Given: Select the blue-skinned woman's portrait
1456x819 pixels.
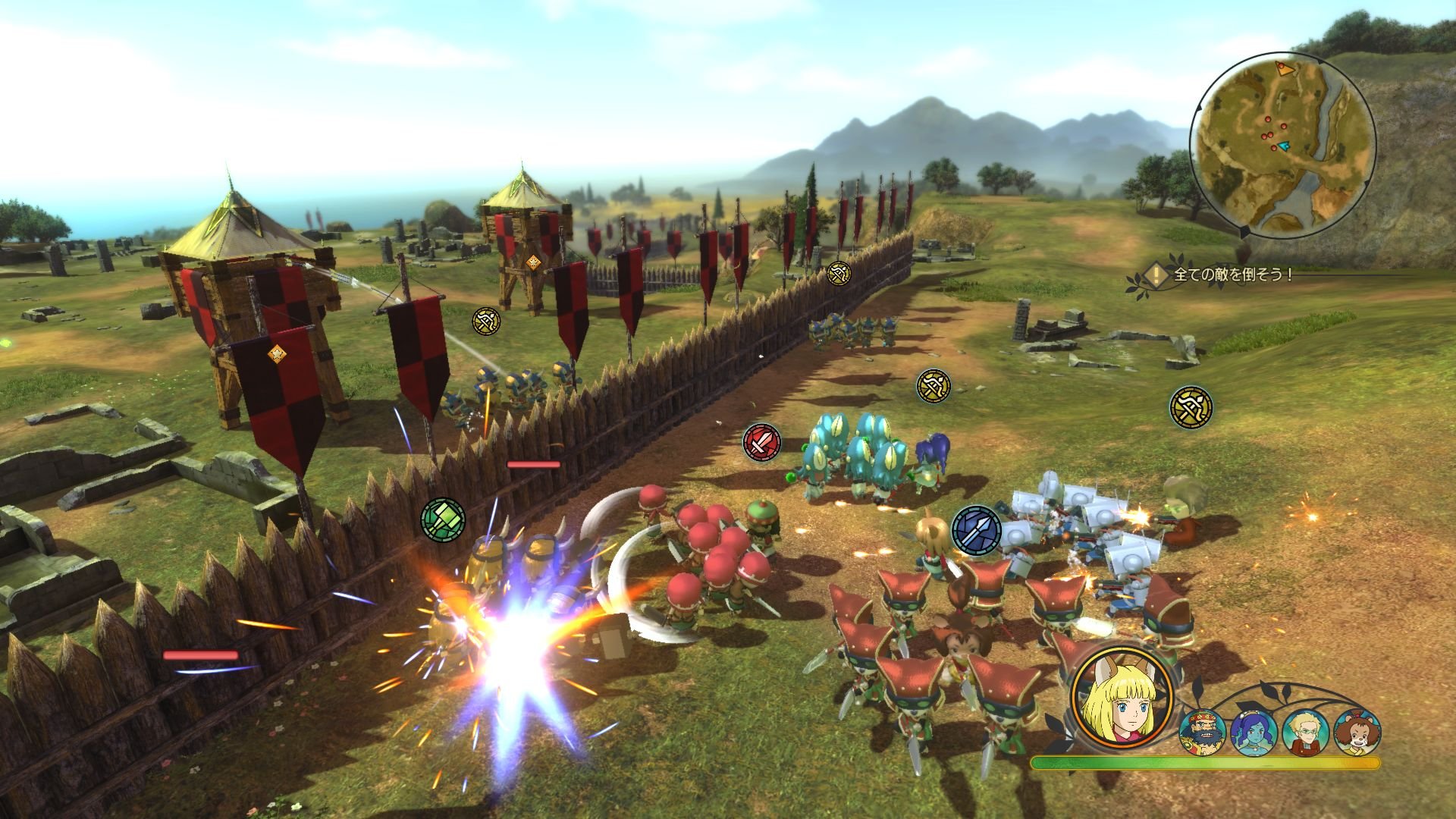Looking at the screenshot, I should click(x=1253, y=732).
